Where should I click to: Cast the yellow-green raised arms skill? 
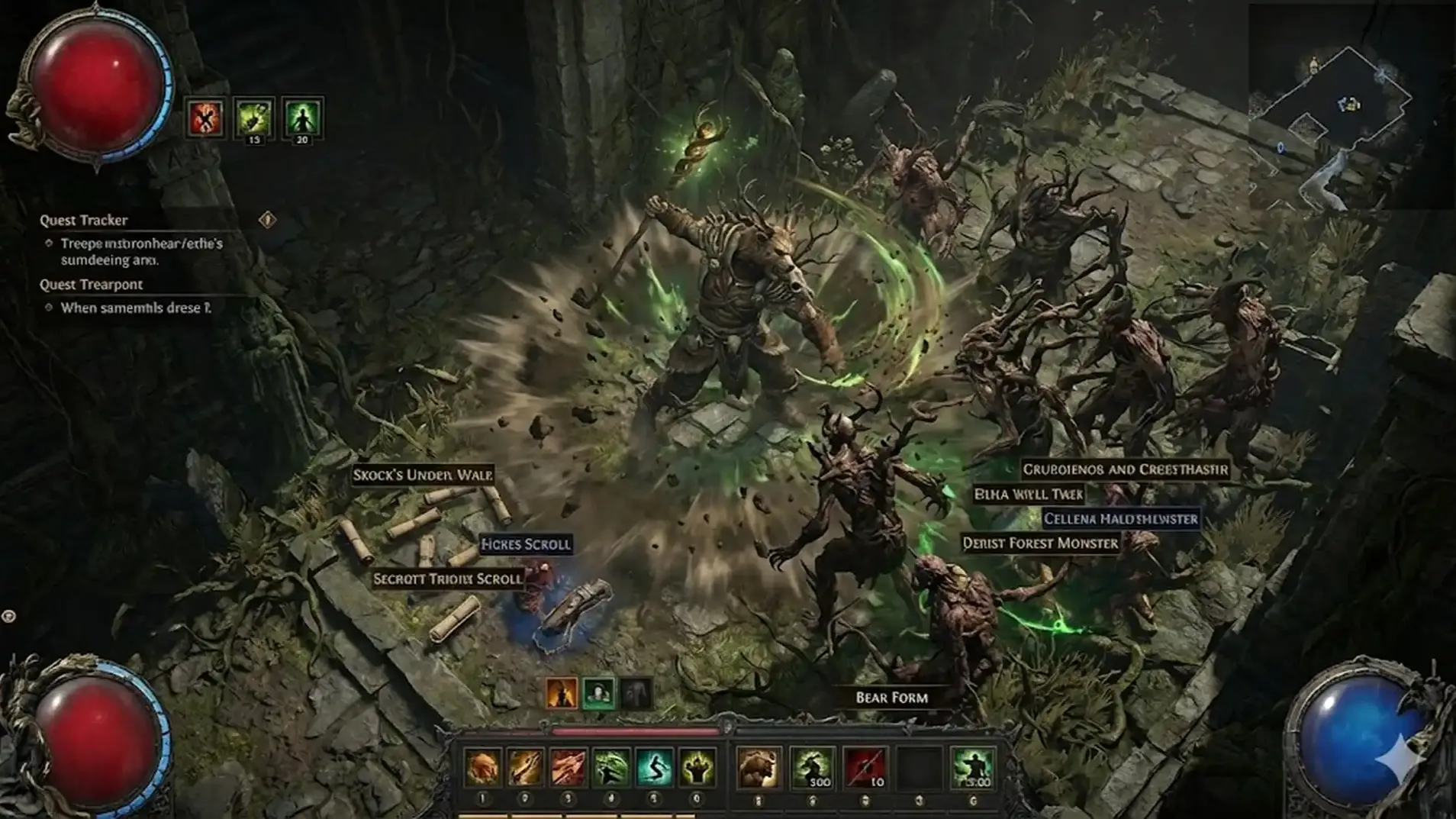click(697, 767)
